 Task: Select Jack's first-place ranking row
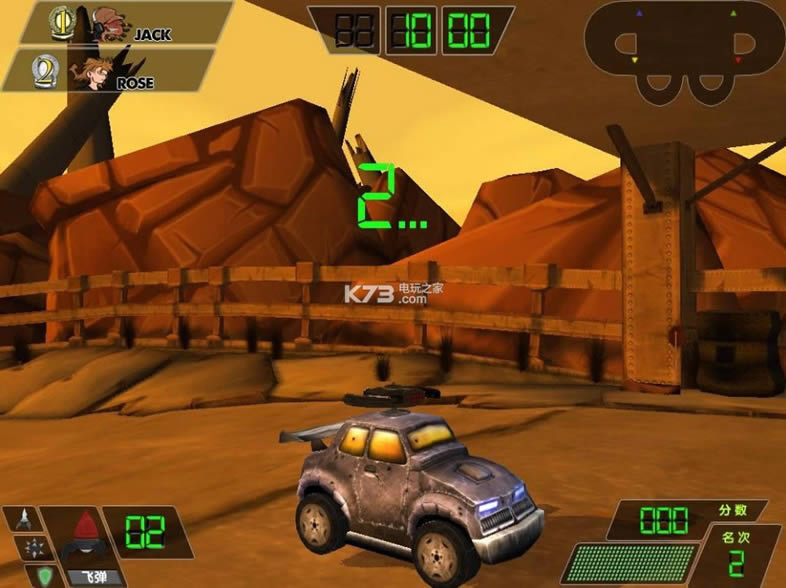pos(120,23)
